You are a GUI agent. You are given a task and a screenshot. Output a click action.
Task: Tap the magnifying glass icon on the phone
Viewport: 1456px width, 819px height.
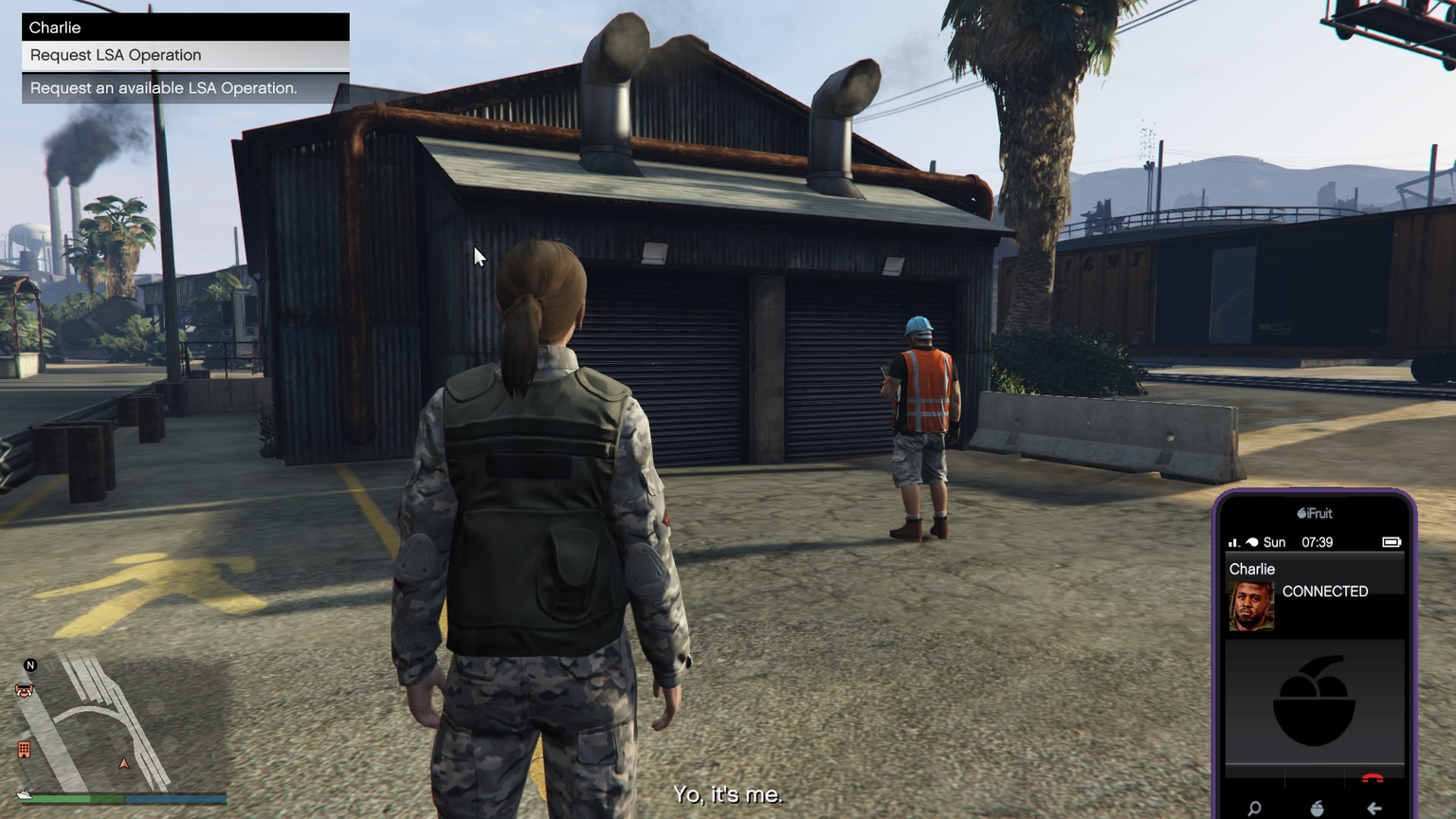[x=1254, y=808]
